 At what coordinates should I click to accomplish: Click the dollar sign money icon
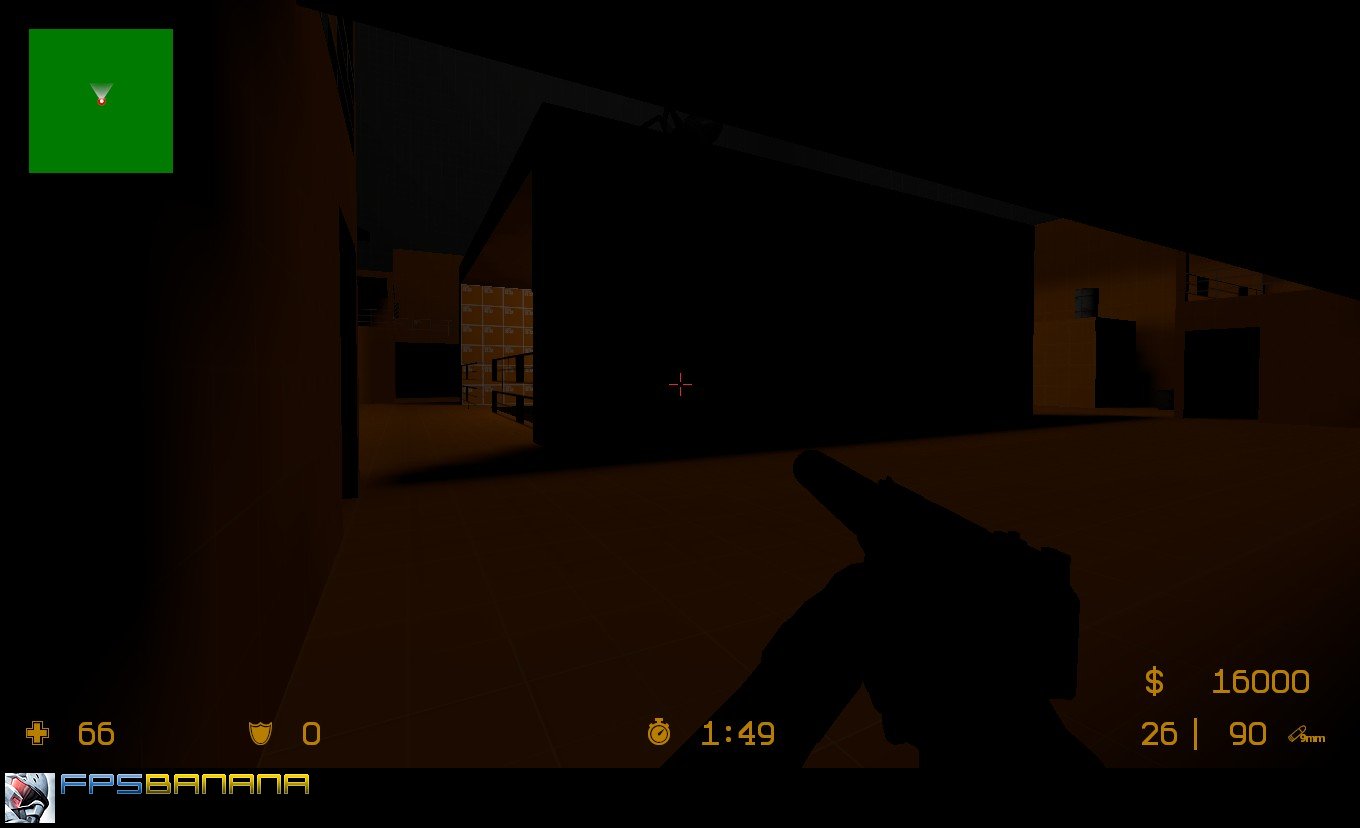1156,681
